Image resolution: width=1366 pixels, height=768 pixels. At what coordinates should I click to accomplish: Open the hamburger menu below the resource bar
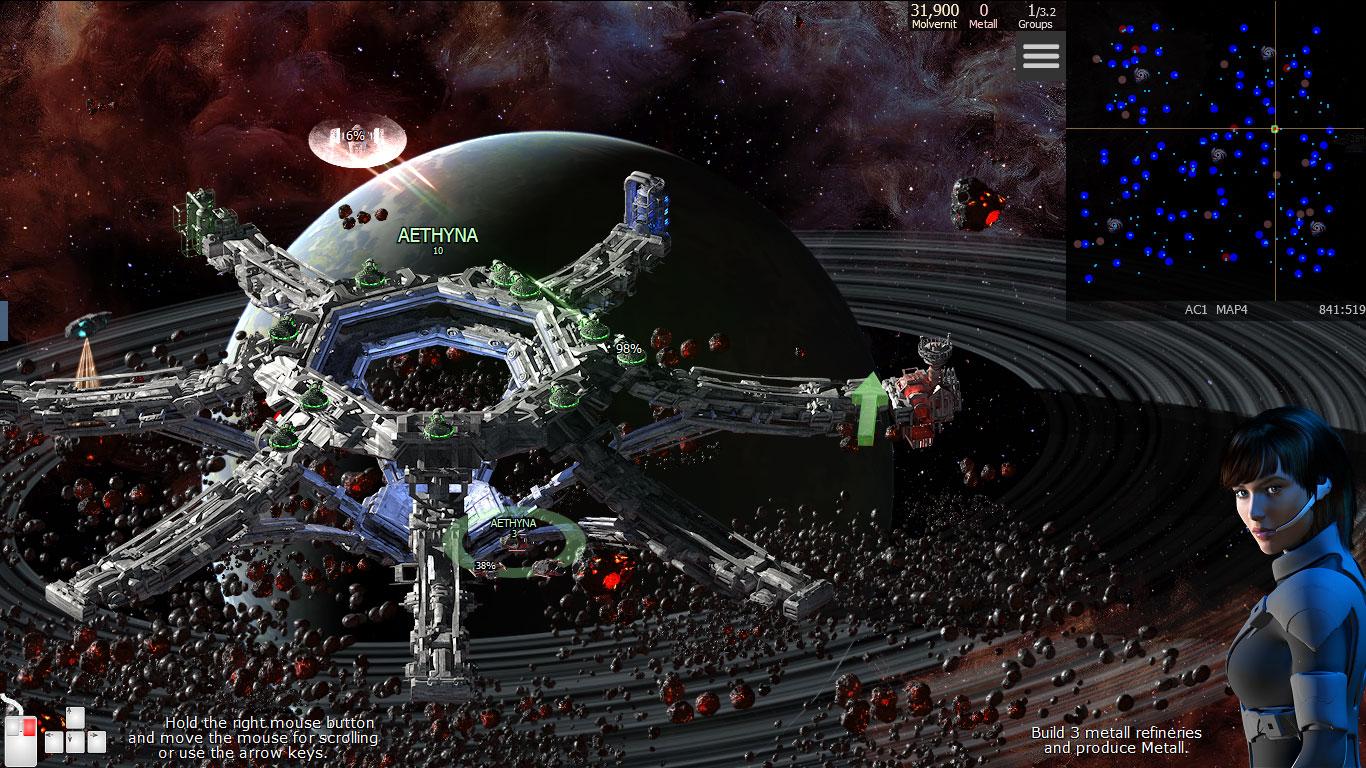1040,56
